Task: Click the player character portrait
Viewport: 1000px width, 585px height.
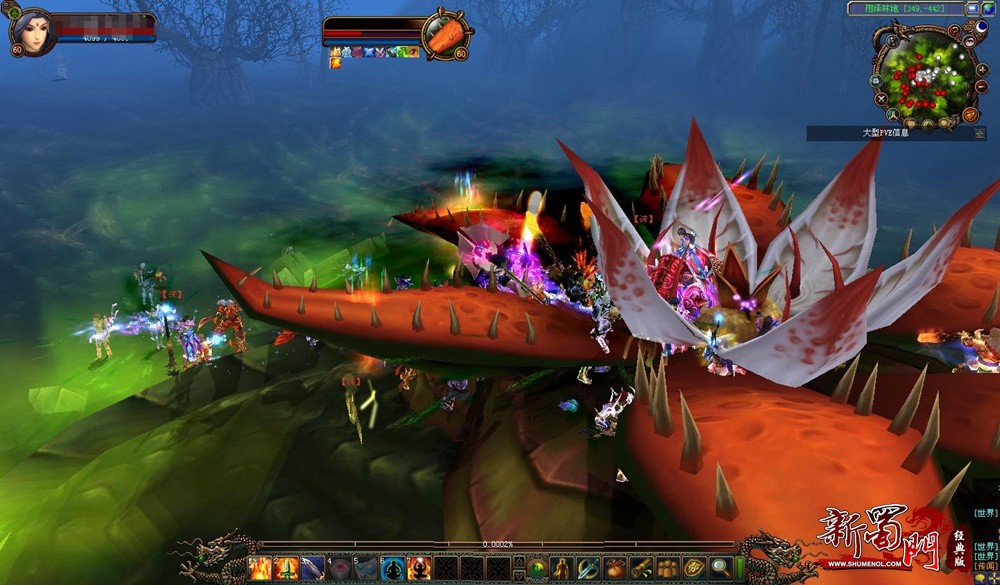Action: pyautogui.click(x=30, y=32)
